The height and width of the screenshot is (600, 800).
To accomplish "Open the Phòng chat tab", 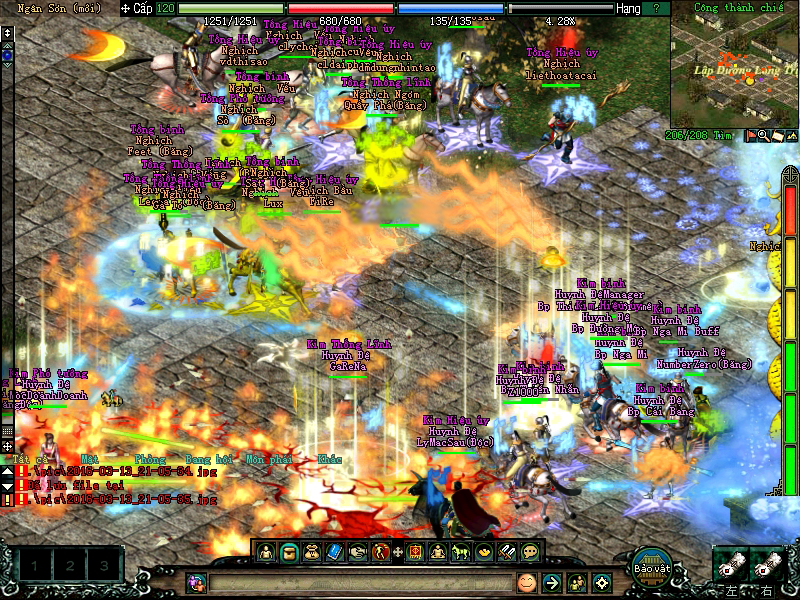I will [x=150, y=459].
